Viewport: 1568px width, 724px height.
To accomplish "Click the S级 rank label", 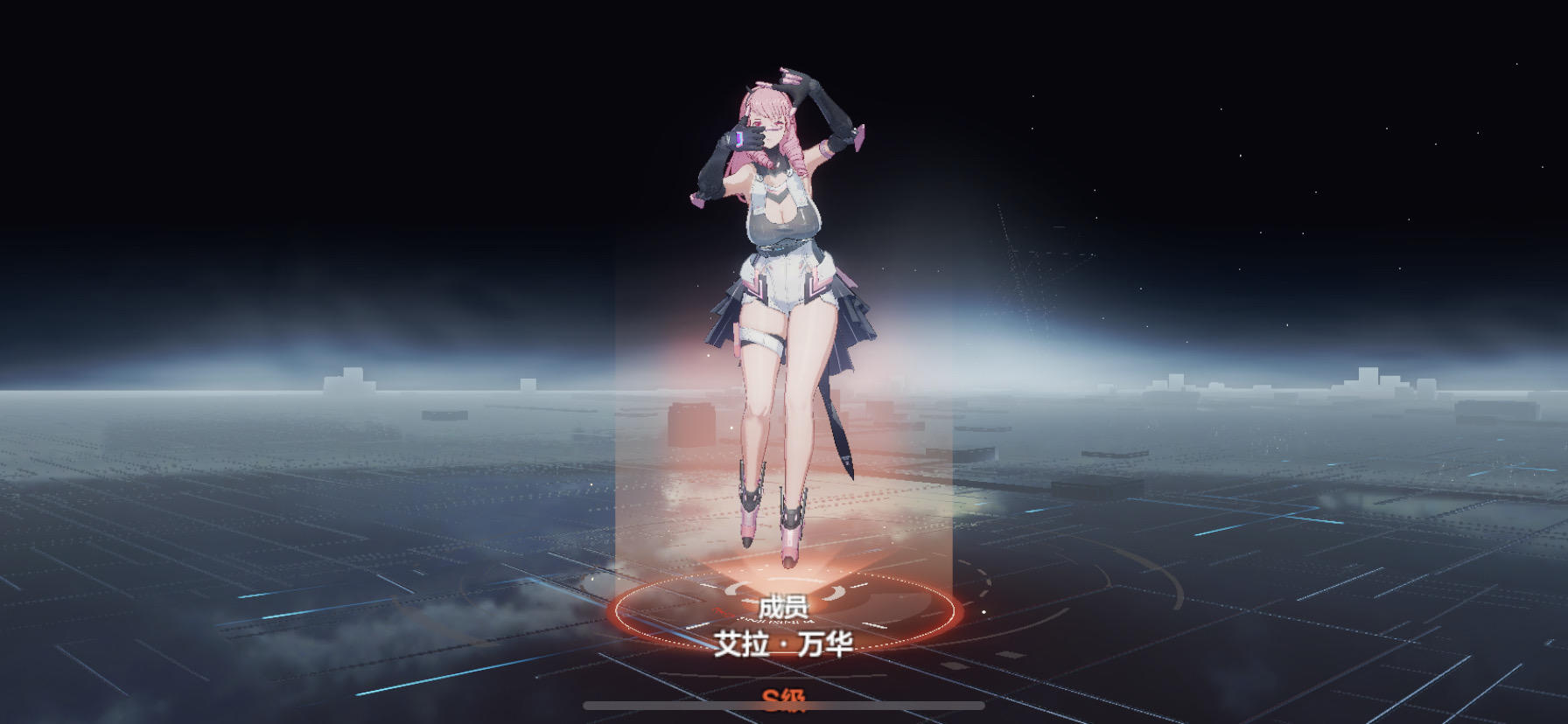I will click(x=783, y=700).
